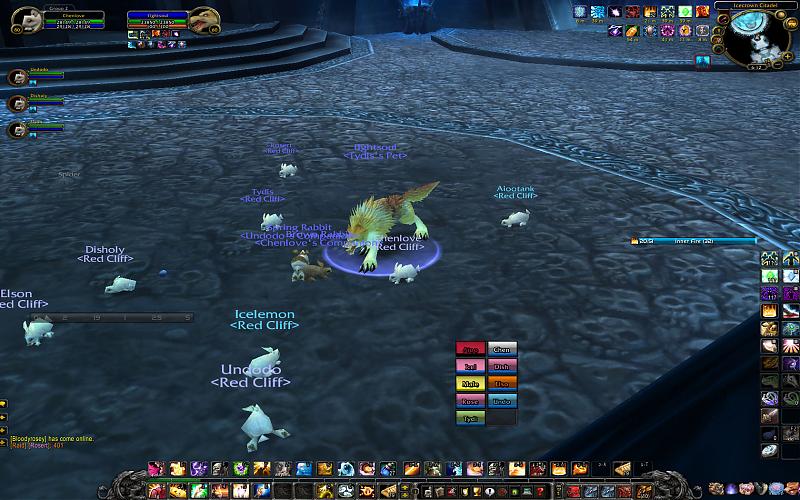Select the Chen raid frame button
Screen dimensions: 800x500
[x=502, y=350]
